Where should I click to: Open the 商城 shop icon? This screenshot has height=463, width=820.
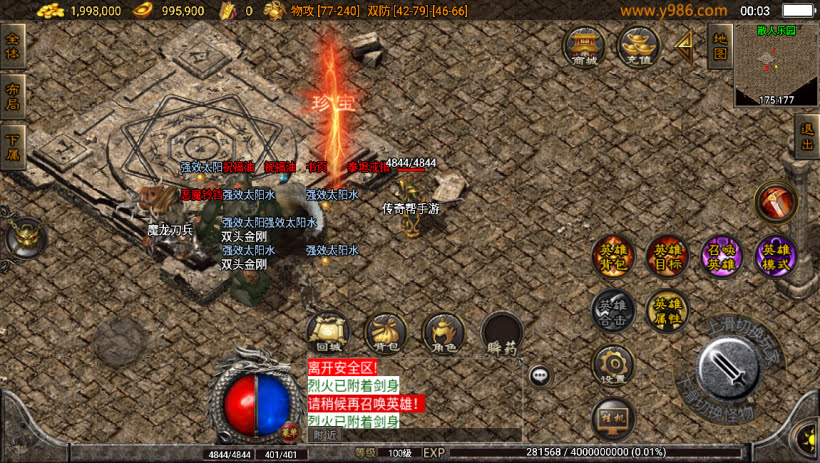(584, 46)
